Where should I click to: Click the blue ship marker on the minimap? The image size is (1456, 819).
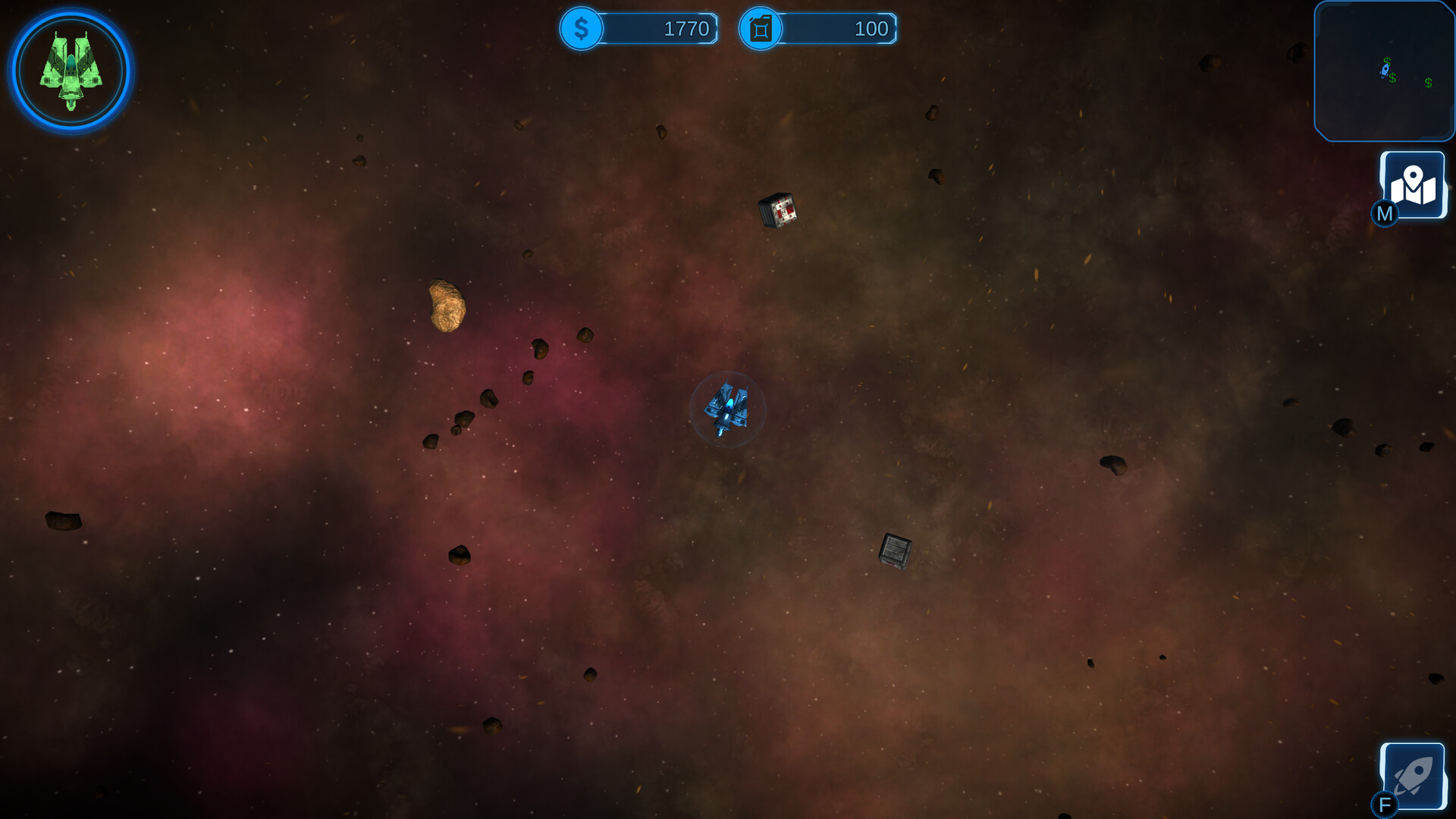(x=1385, y=71)
